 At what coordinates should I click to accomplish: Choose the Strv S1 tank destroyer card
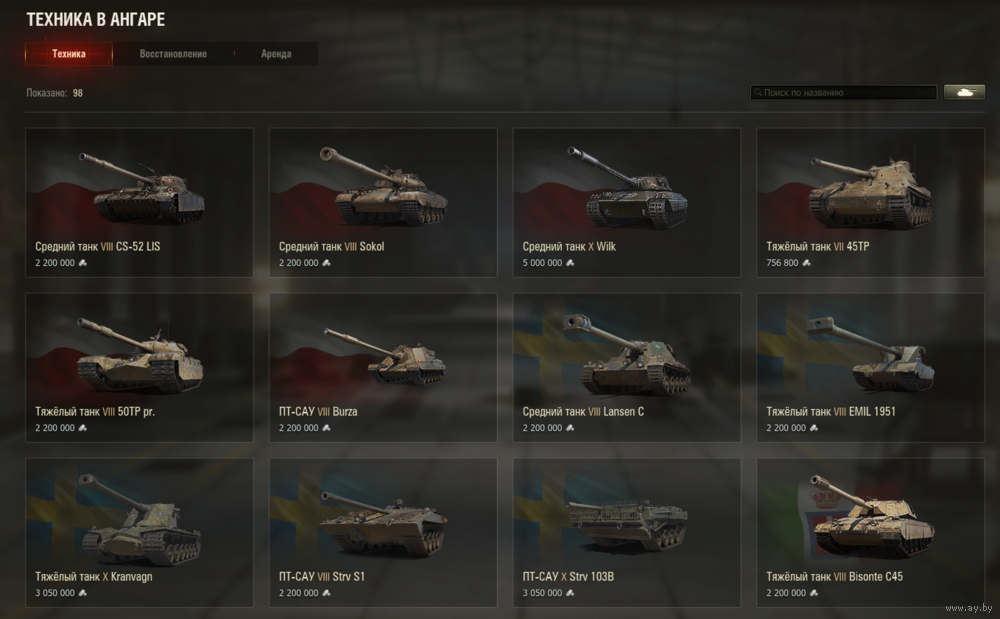[383, 532]
